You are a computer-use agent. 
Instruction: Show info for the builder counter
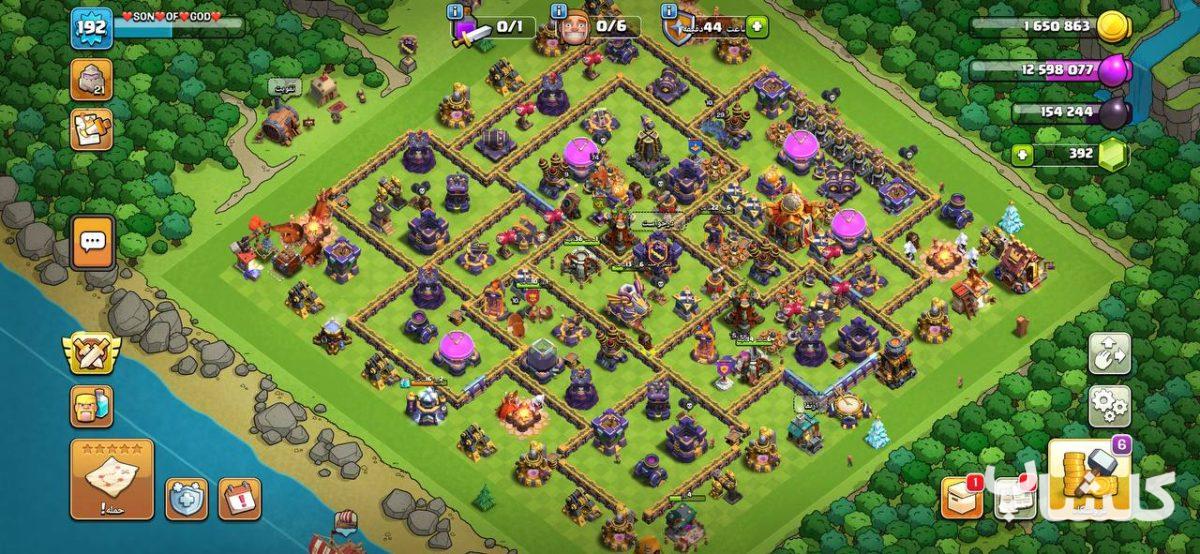(557, 11)
